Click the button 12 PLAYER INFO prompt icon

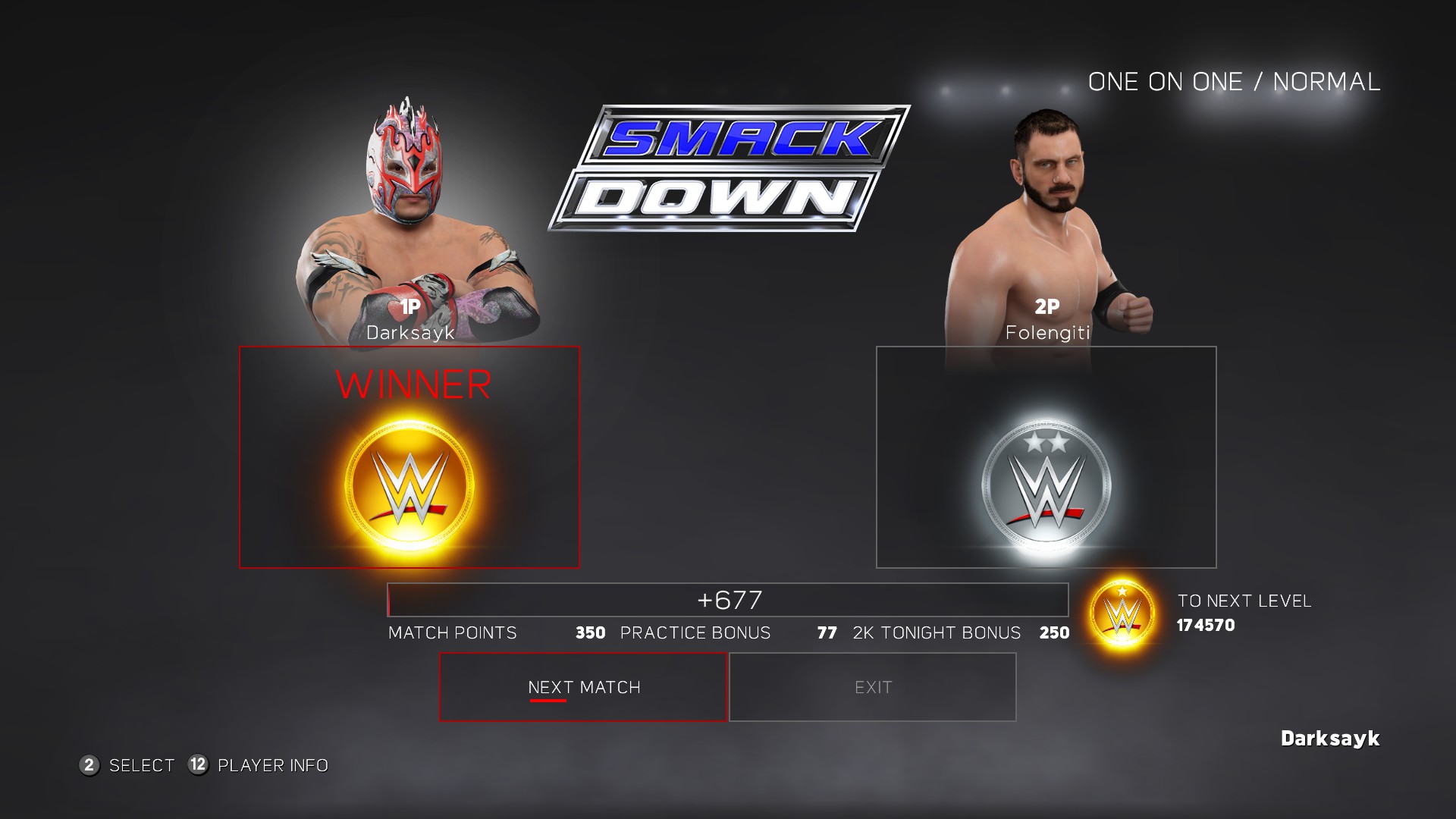[197, 766]
